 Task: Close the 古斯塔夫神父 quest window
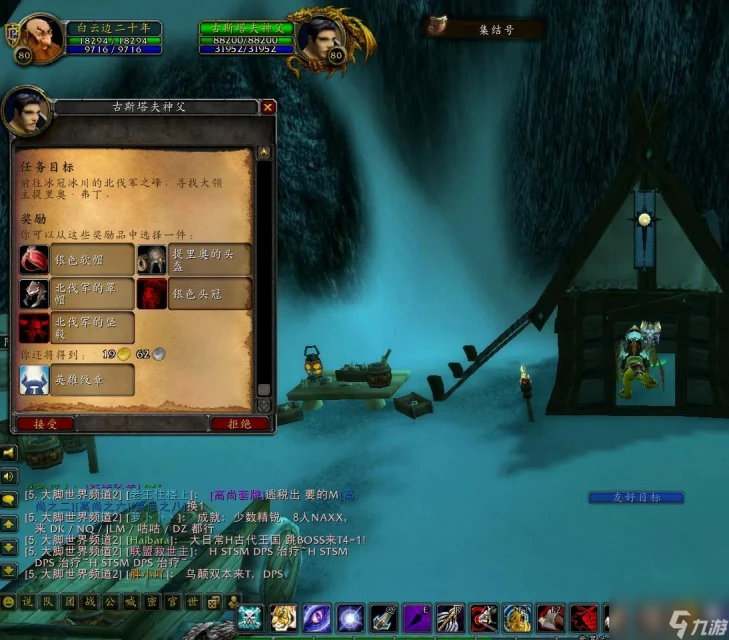268,107
